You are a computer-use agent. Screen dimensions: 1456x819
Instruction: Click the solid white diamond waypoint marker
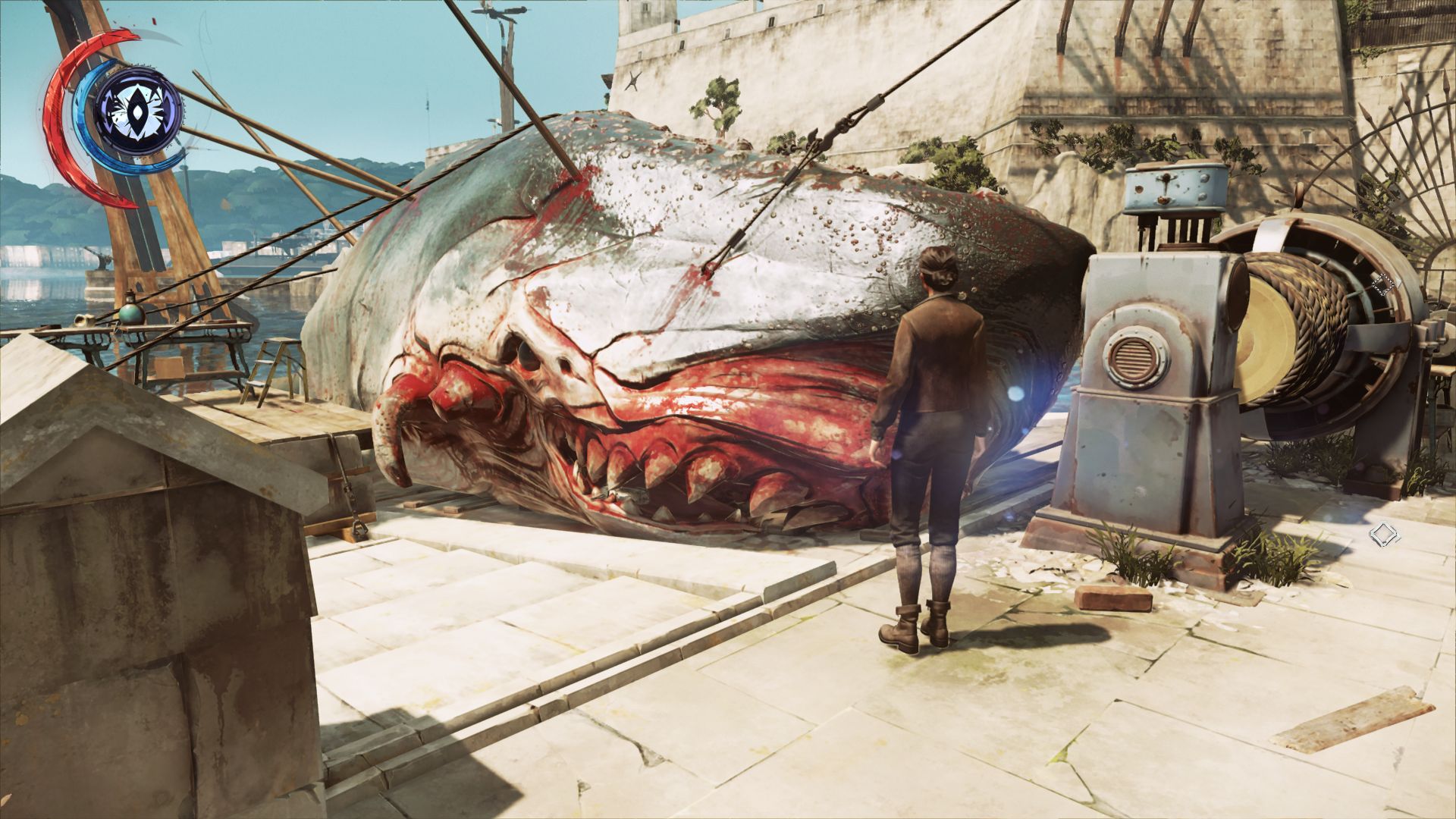1384,535
